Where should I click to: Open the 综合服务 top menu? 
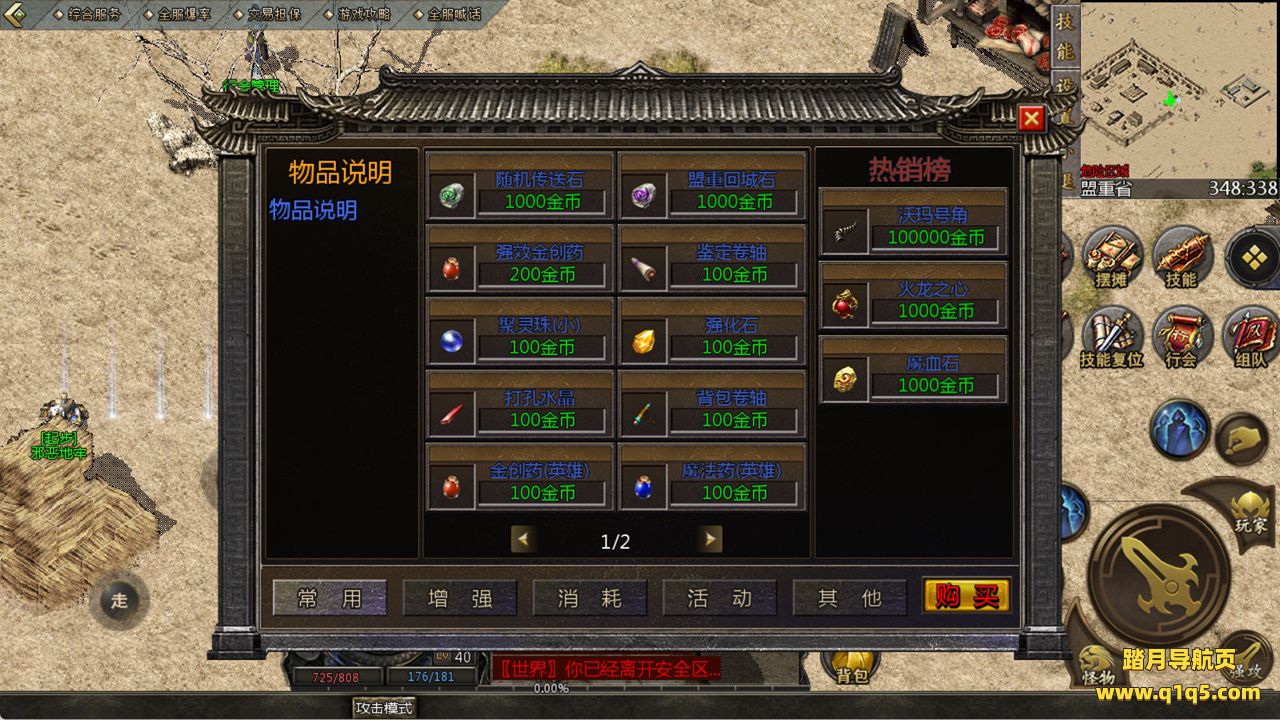(88, 14)
